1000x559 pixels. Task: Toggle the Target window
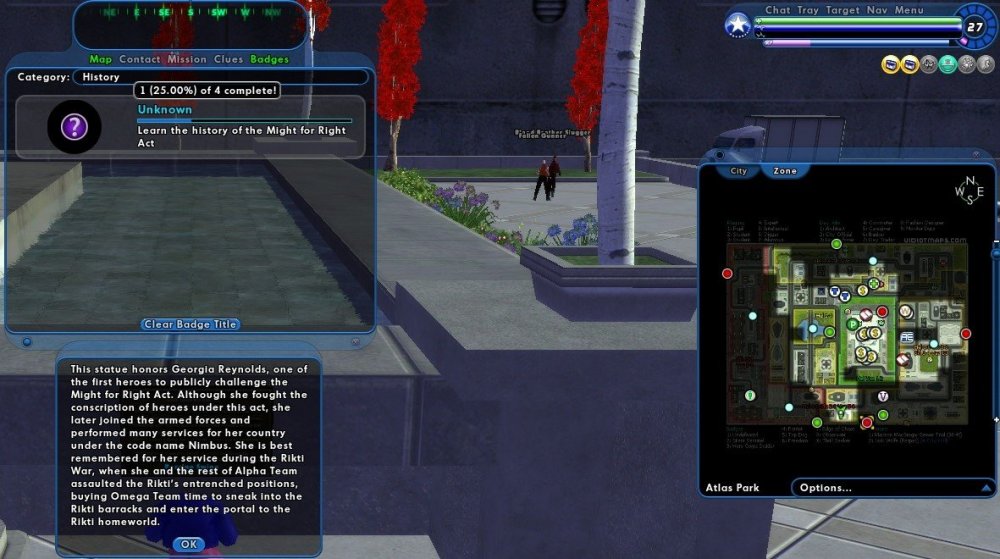(842, 10)
